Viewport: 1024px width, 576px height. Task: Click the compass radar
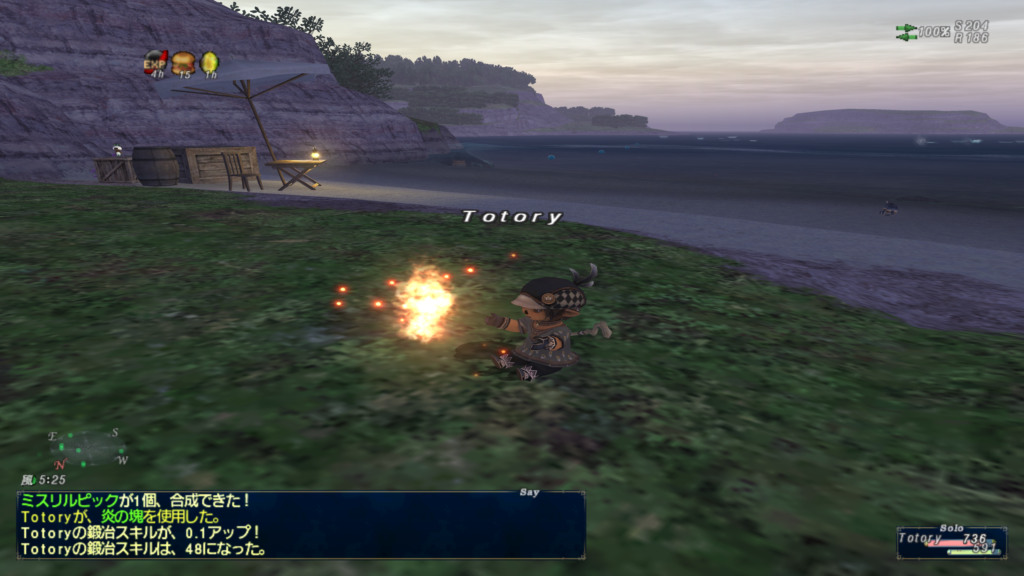coord(89,448)
